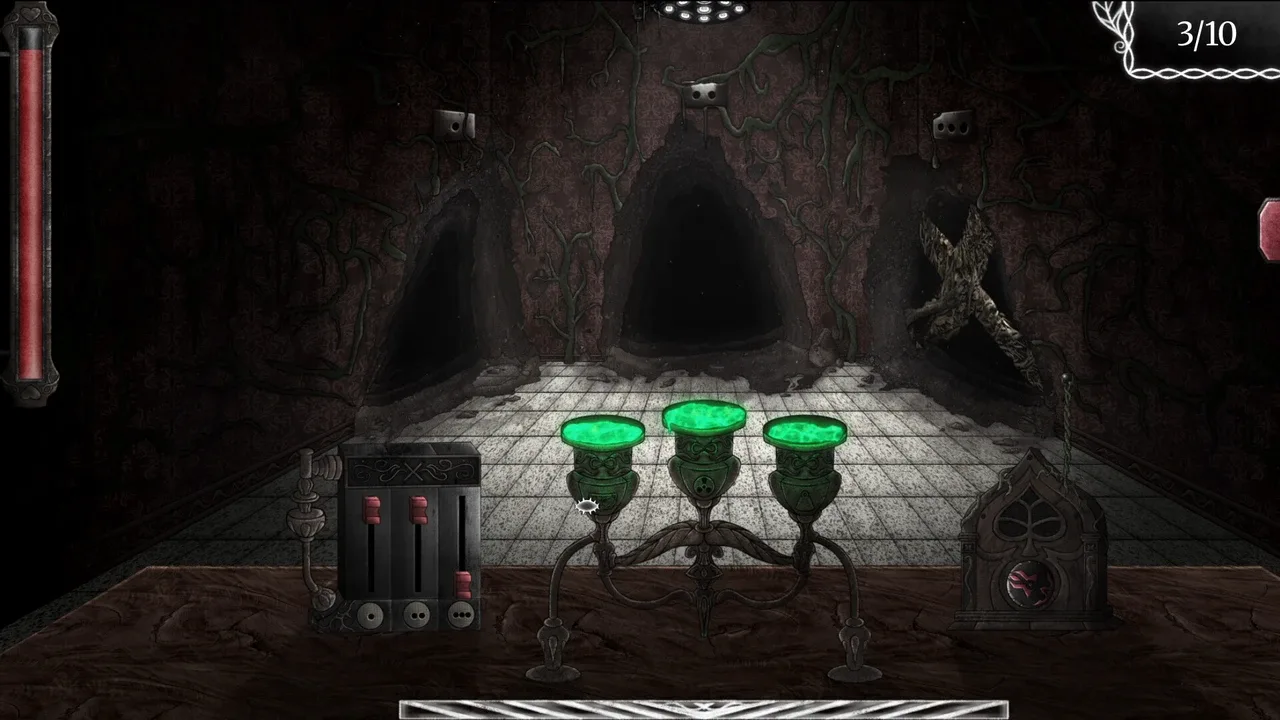Click the striped white bar at the bottom

[703, 709]
